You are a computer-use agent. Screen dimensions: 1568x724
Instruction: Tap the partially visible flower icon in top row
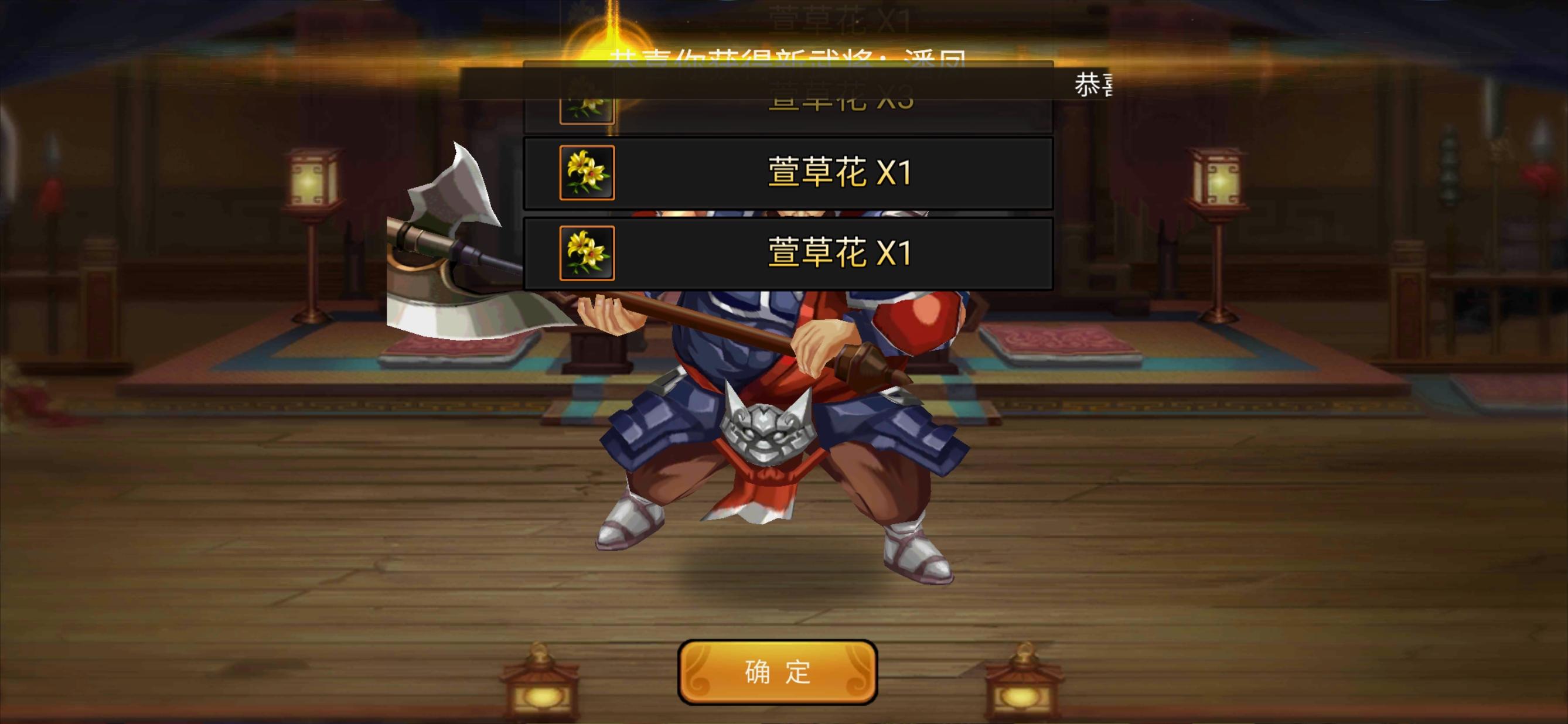tap(586, 108)
